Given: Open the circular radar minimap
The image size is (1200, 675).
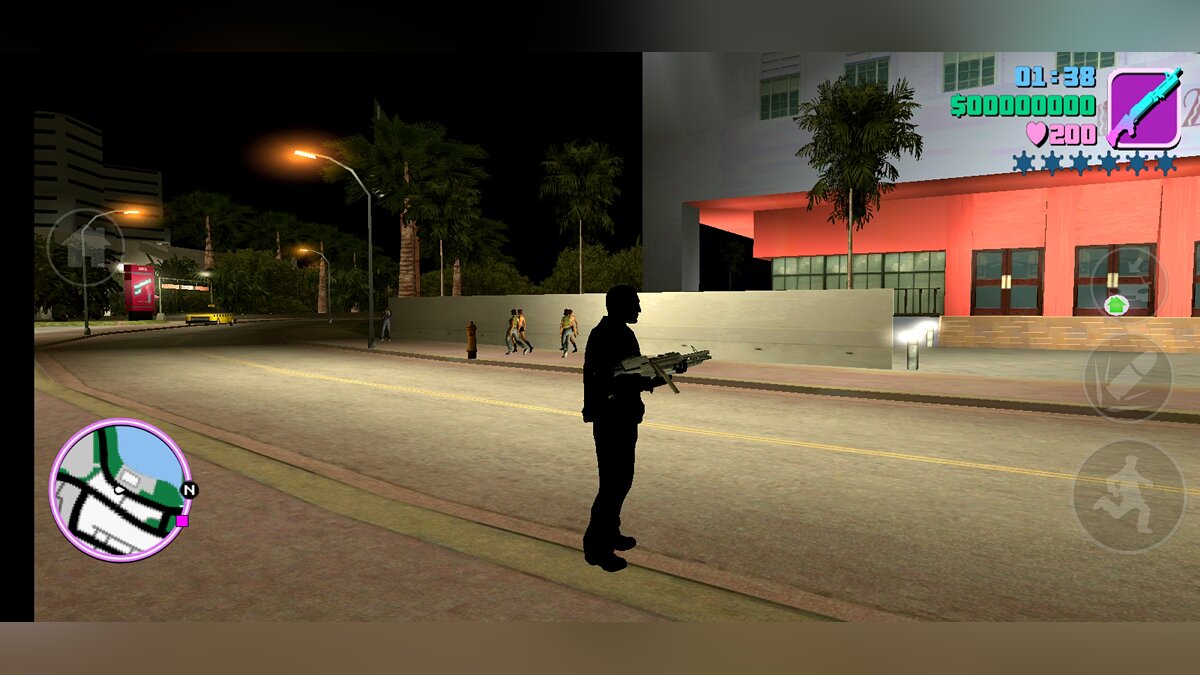Looking at the screenshot, I should point(120,490).
